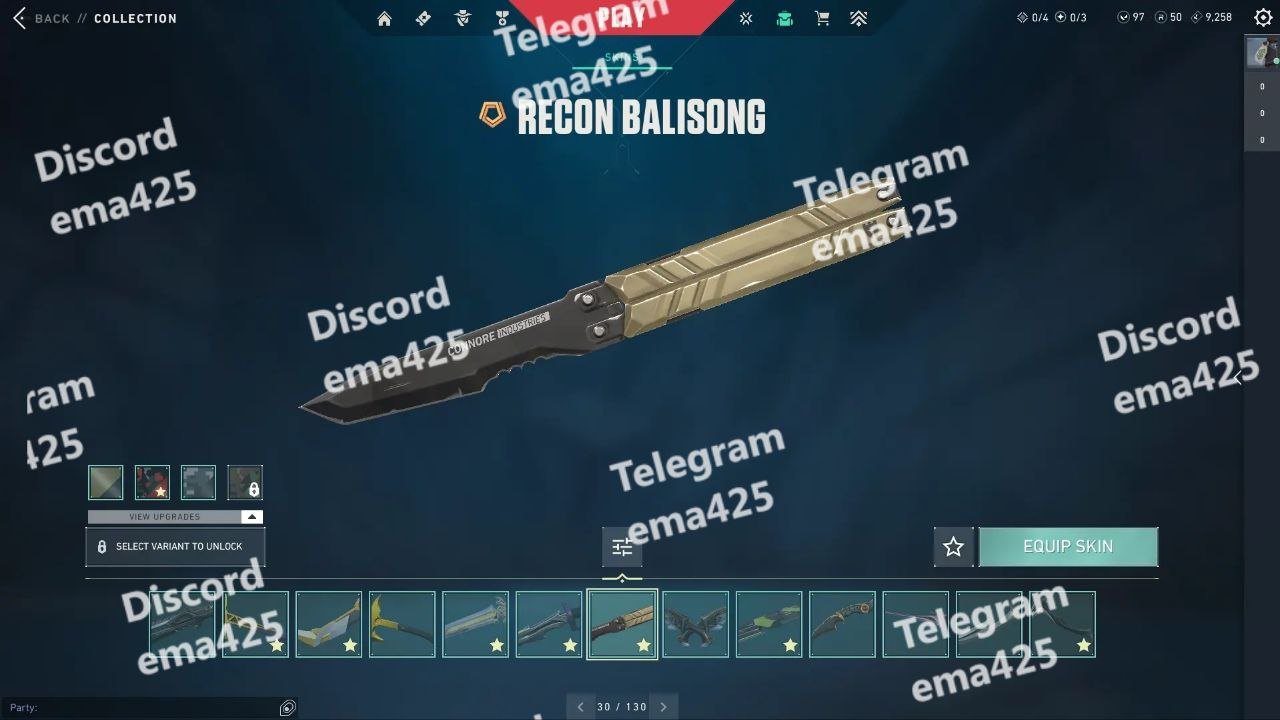Go to the previous page of skins
This screenshot has width=1280, height=720.
coord(580,707)
